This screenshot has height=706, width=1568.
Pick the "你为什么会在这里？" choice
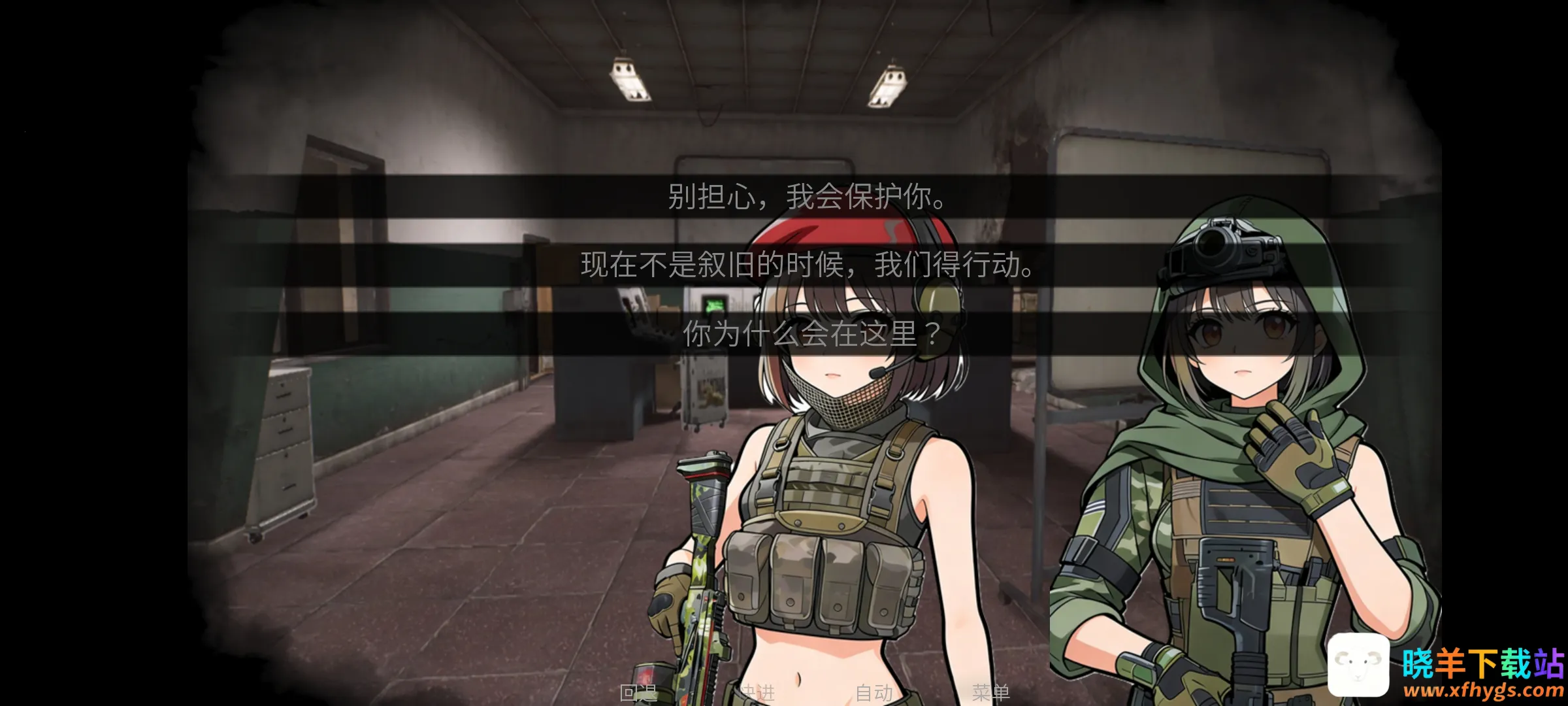pyautogui.click(x=810, y=333)
